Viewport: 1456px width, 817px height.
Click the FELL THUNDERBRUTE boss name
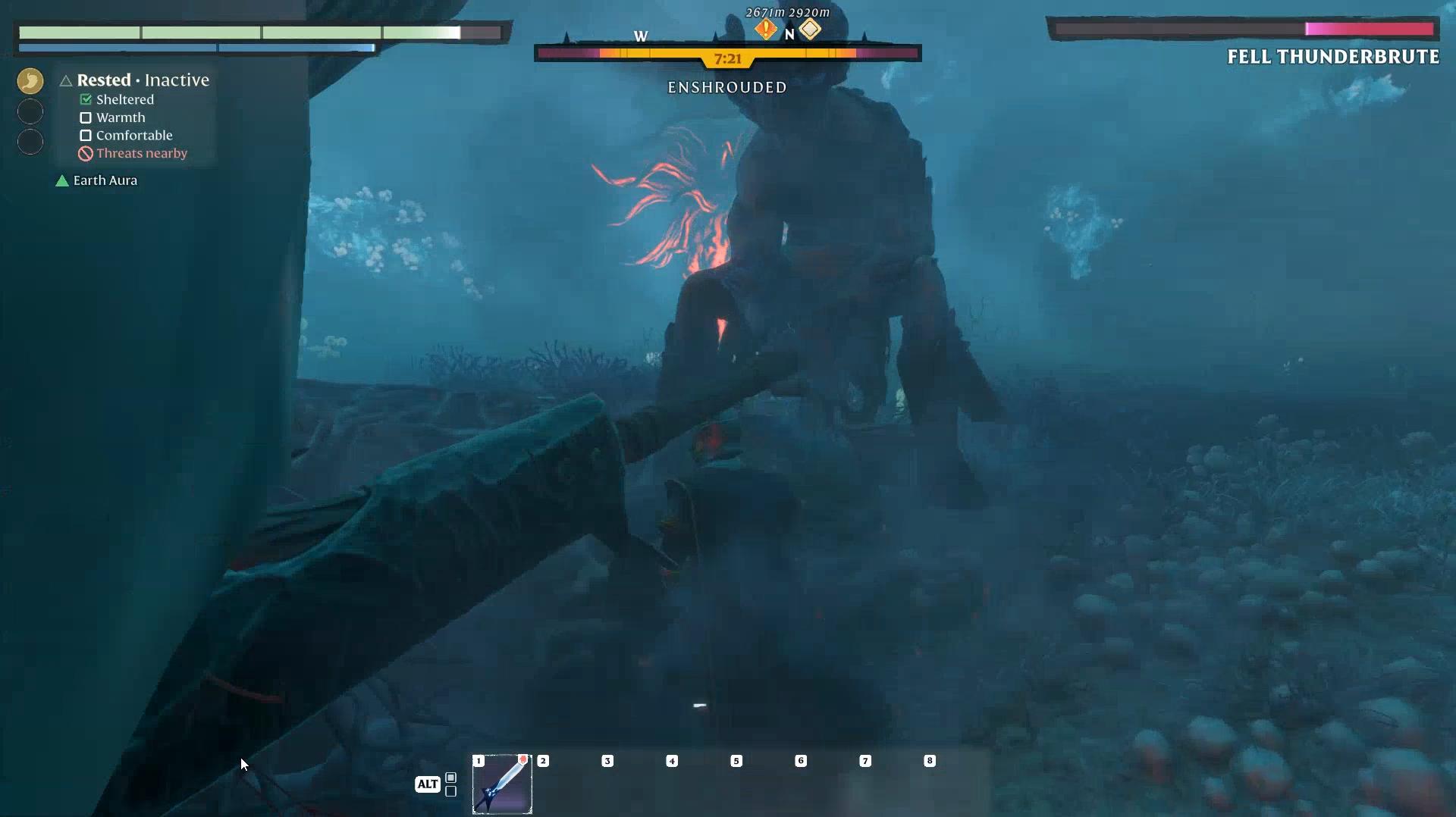(1332, 56)
